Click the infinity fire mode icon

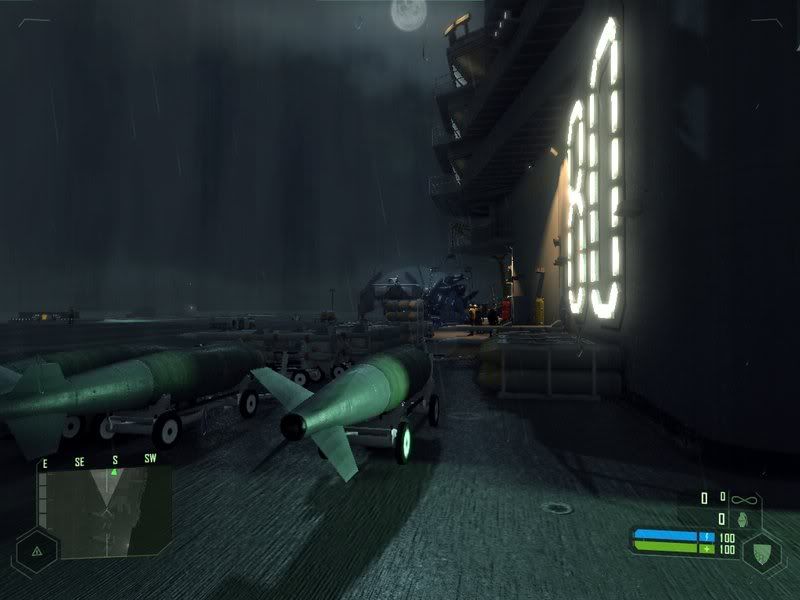pyautogui.click(x=742, y=497)
